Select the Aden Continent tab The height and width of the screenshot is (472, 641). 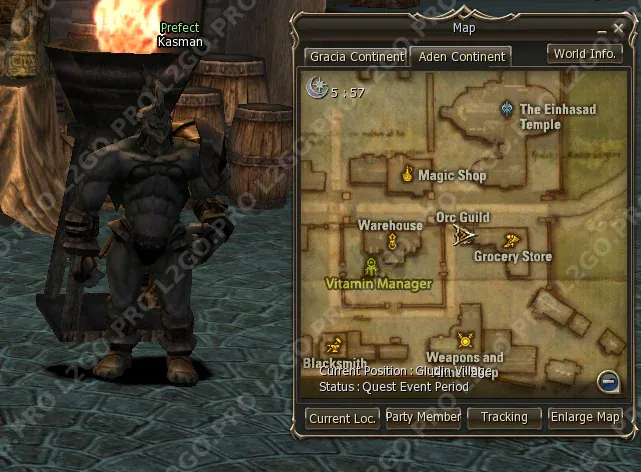pyautogui.click(x=462, y=56)
